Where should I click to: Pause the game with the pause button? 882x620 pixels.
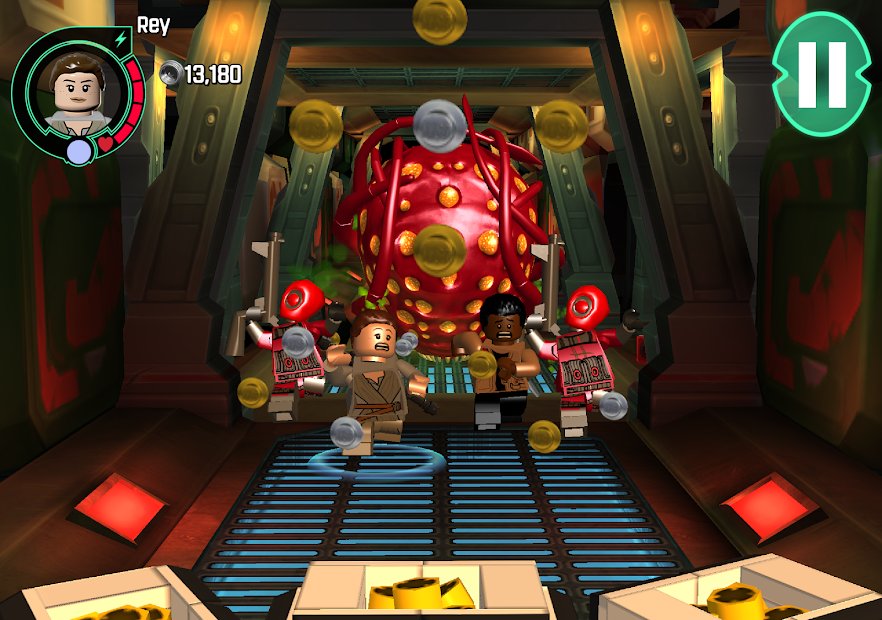coord(821,74)
